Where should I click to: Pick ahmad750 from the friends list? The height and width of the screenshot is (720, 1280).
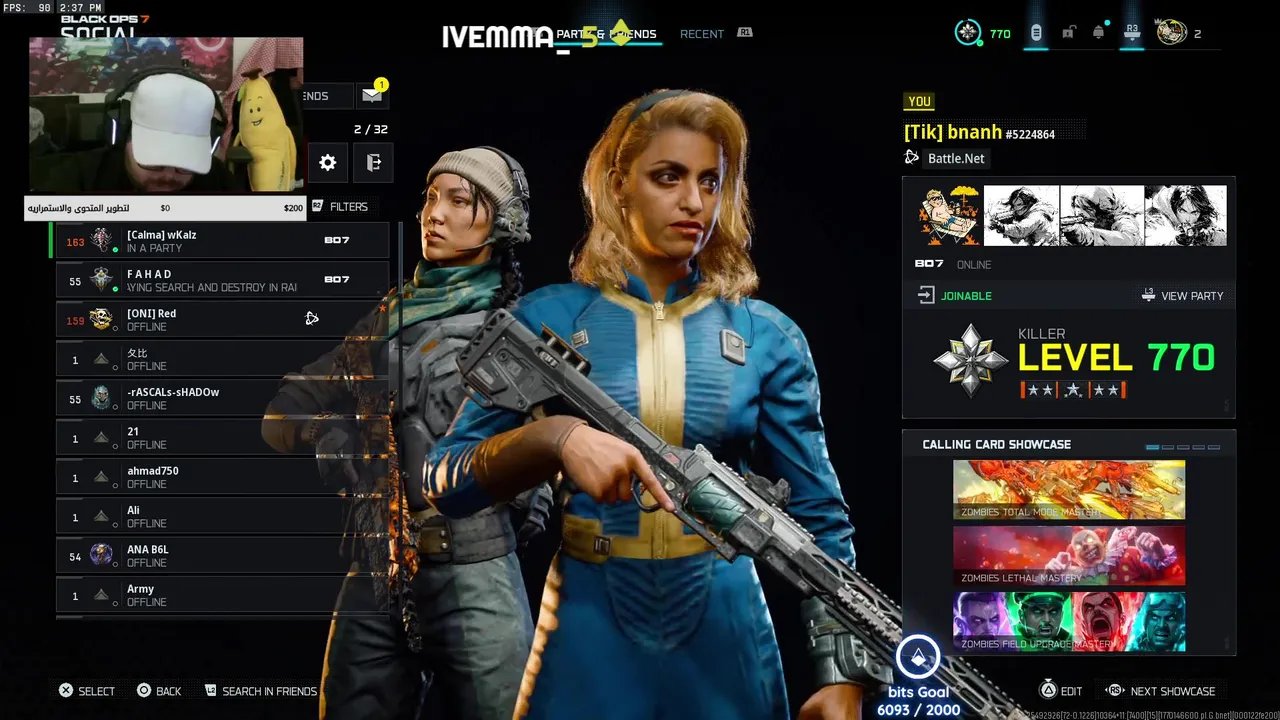point(222,477)
